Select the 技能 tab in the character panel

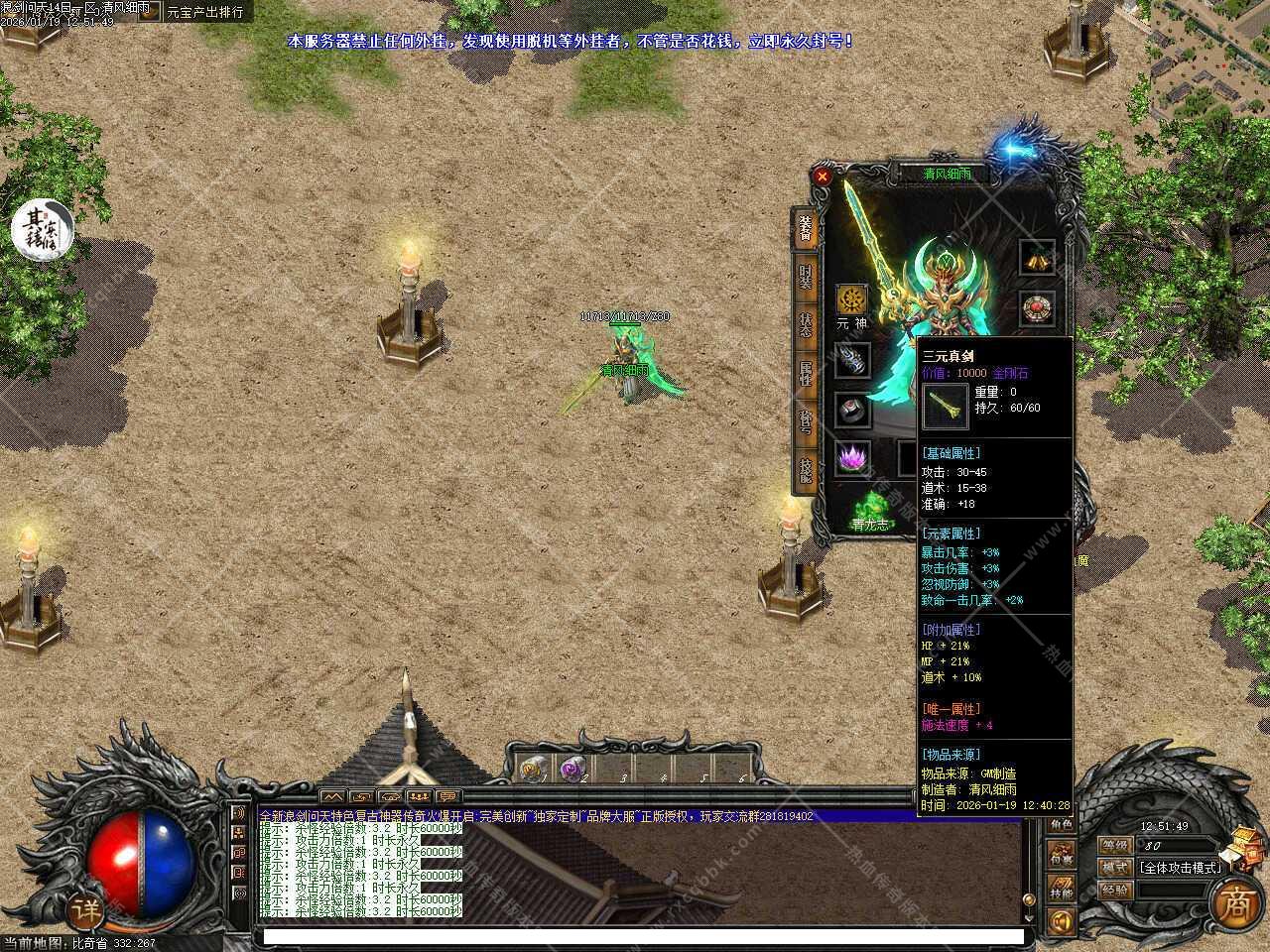click(x=805, y=470)
